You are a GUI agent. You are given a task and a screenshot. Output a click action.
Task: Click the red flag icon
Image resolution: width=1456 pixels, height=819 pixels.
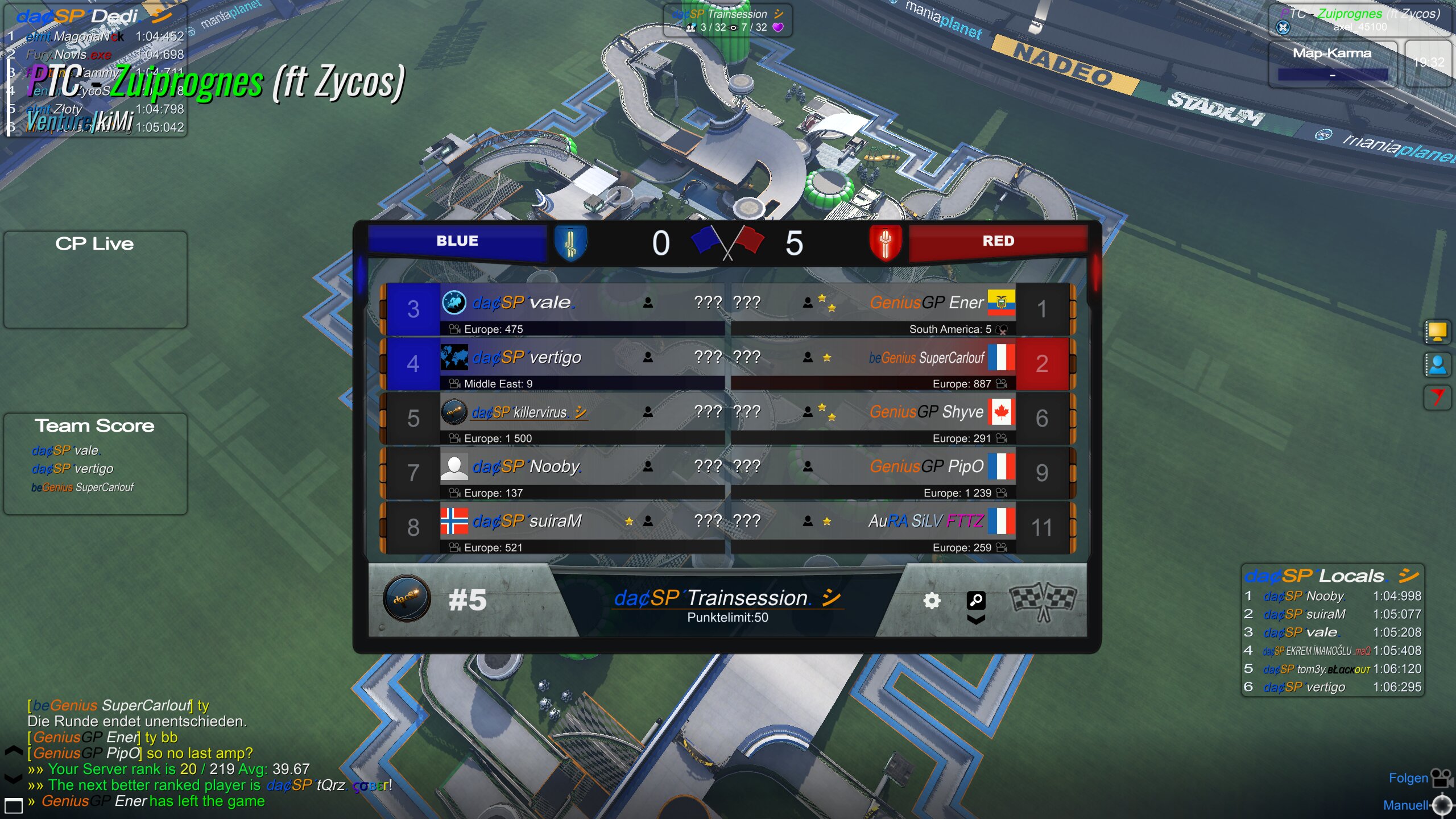(x=1437, y=397)
